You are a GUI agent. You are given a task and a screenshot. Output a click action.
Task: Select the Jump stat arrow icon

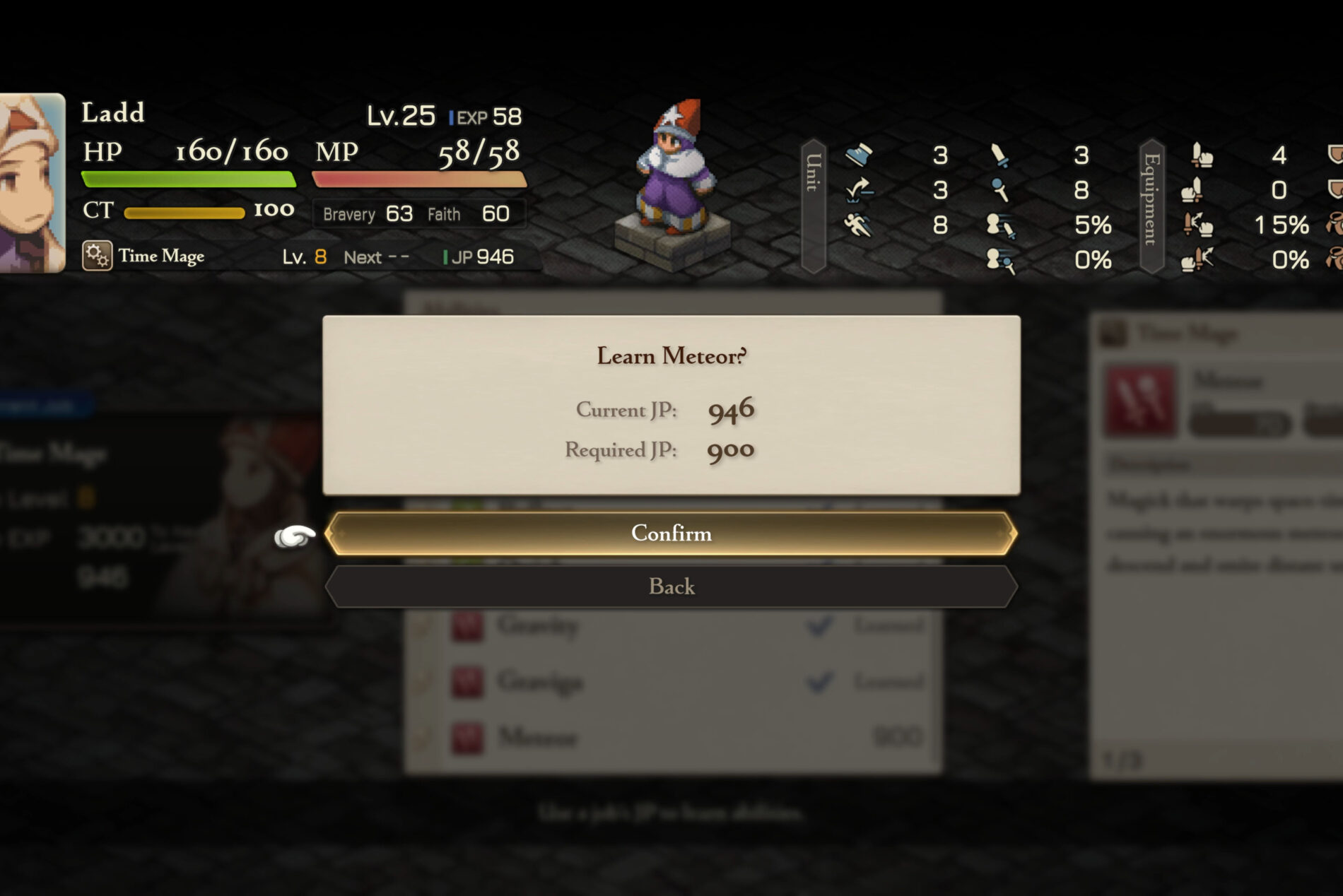pos(859,191)
